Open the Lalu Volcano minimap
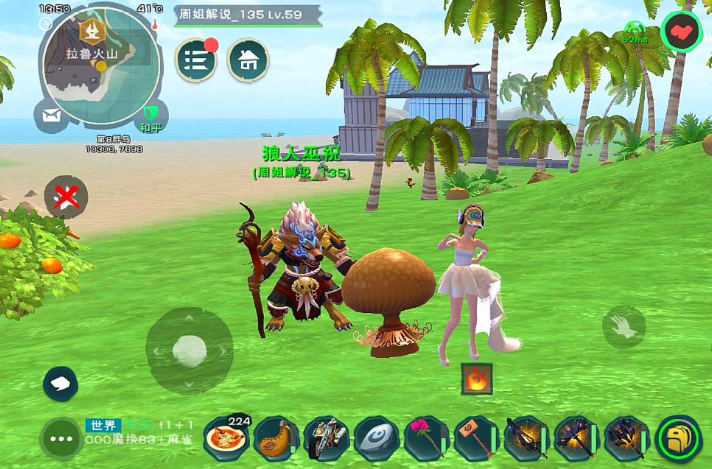Screen dimensions: 712x469 pos(99,66)
